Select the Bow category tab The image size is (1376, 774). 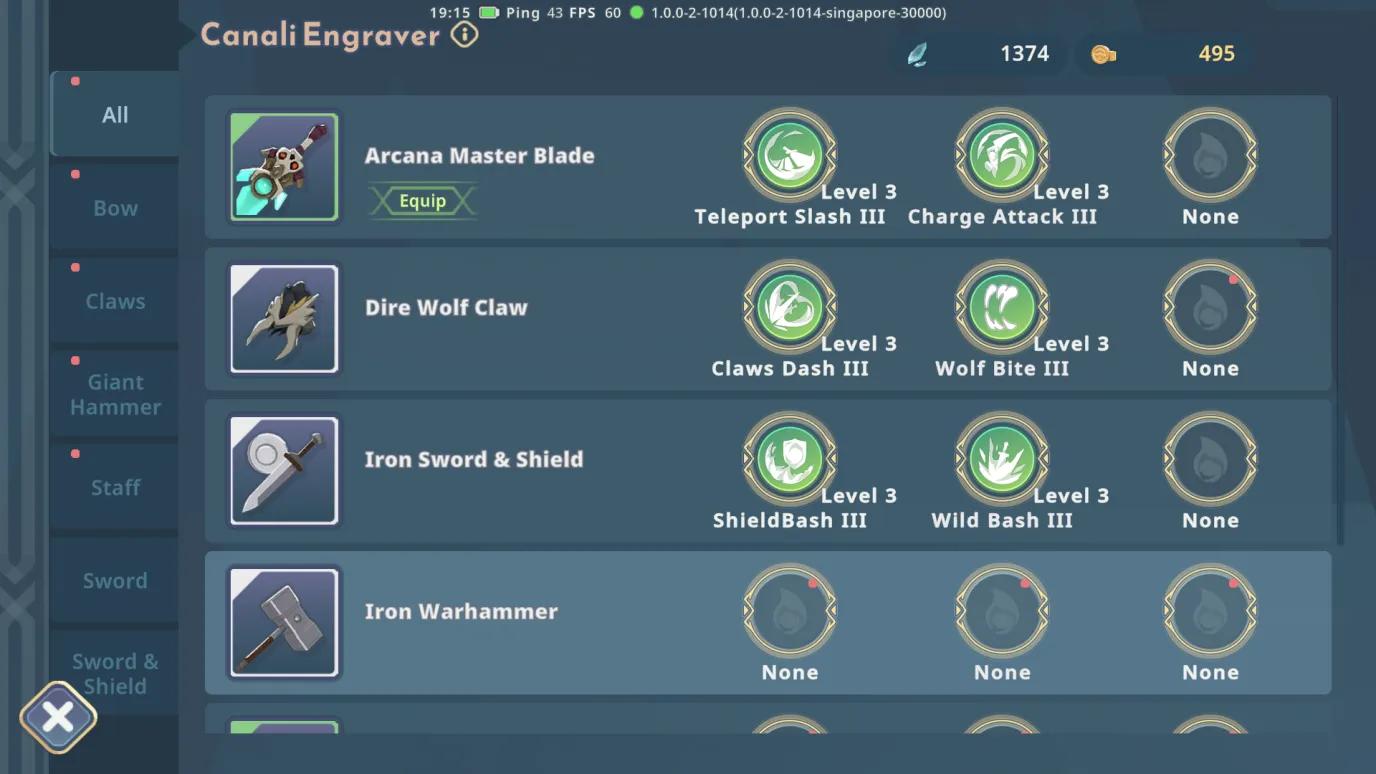[115, 208]
